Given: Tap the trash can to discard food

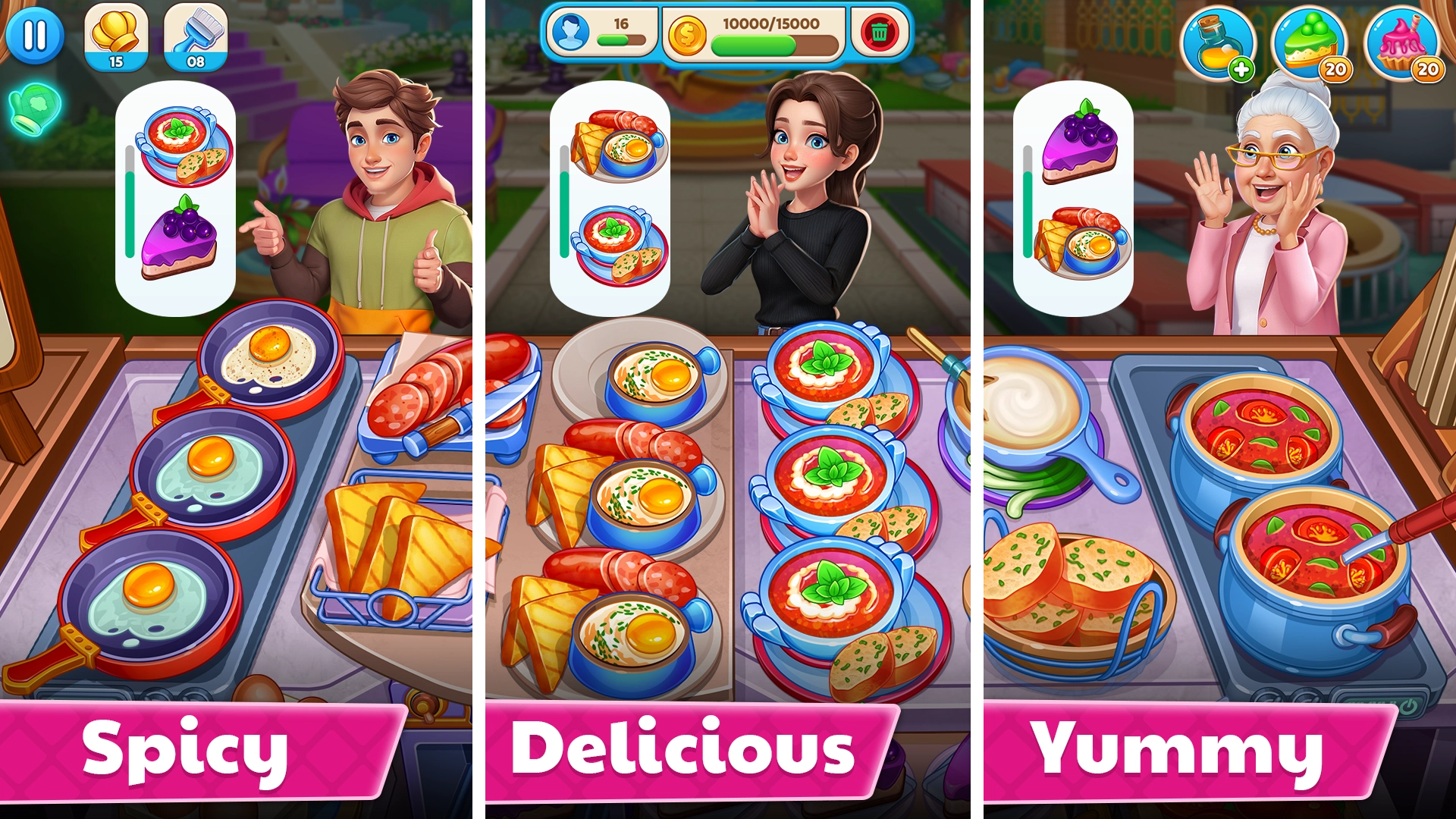Looking at the screenshot, I should (x=880, y=33).
